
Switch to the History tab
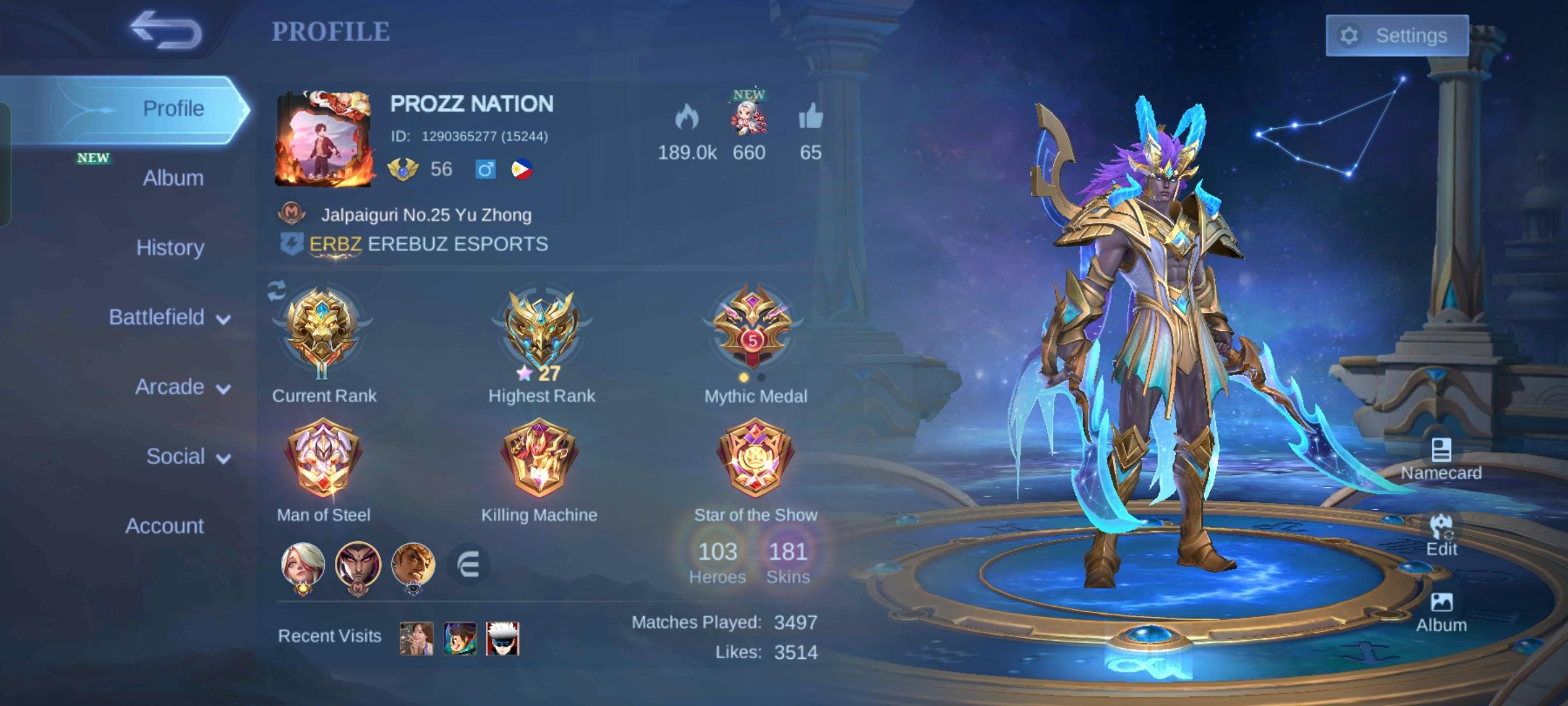point(169,247)
